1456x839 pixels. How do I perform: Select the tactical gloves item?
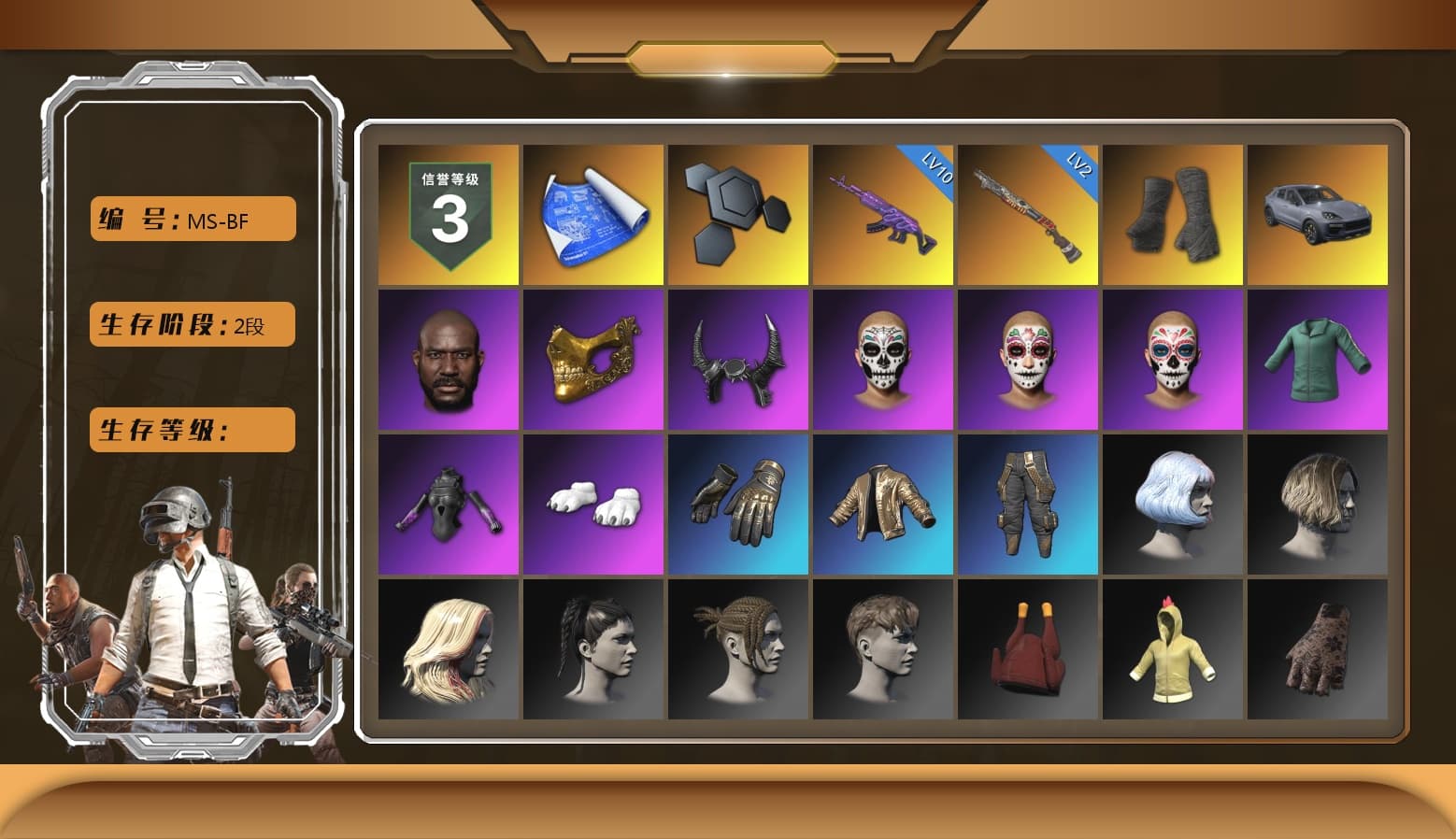point(738,505)
